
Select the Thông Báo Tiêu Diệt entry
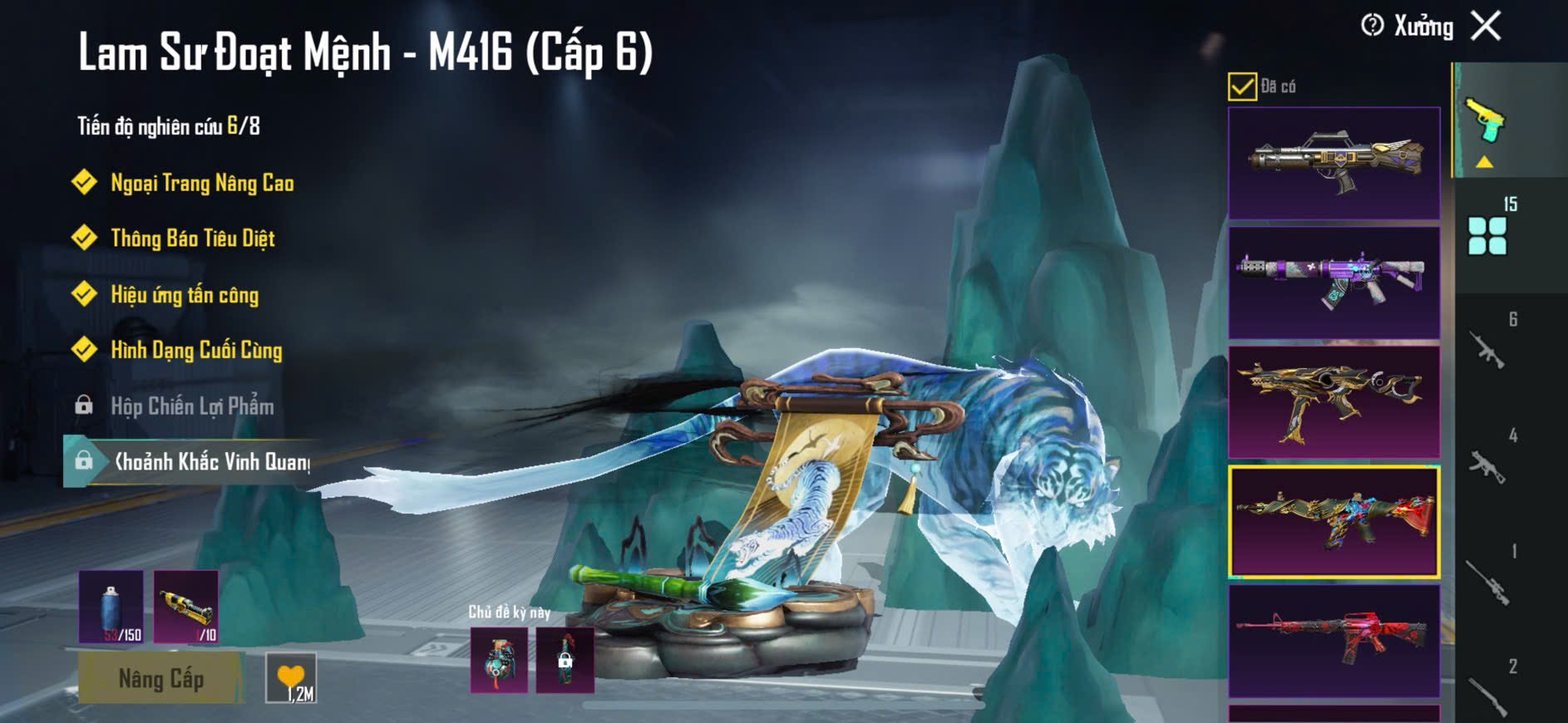click(192, 239)
